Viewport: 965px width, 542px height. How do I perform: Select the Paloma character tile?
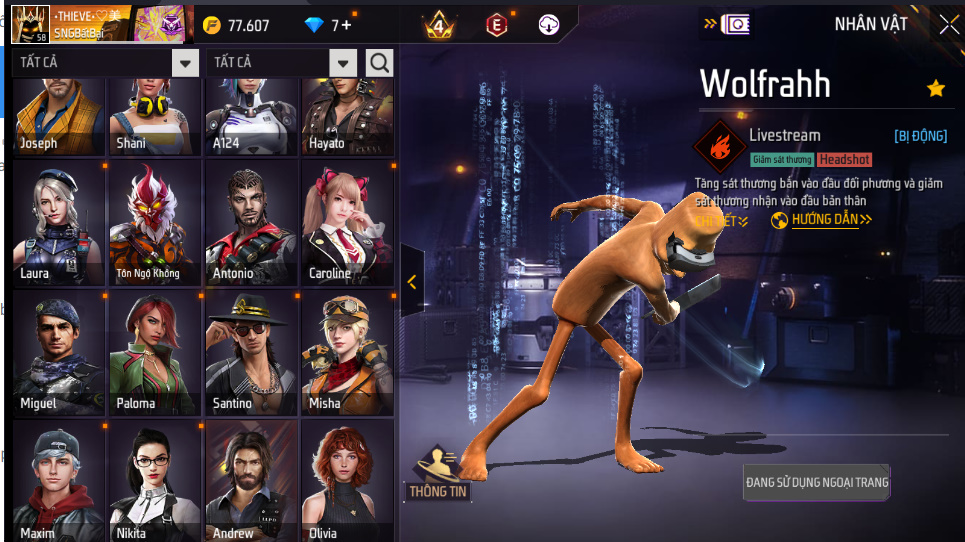click(154, 353)
